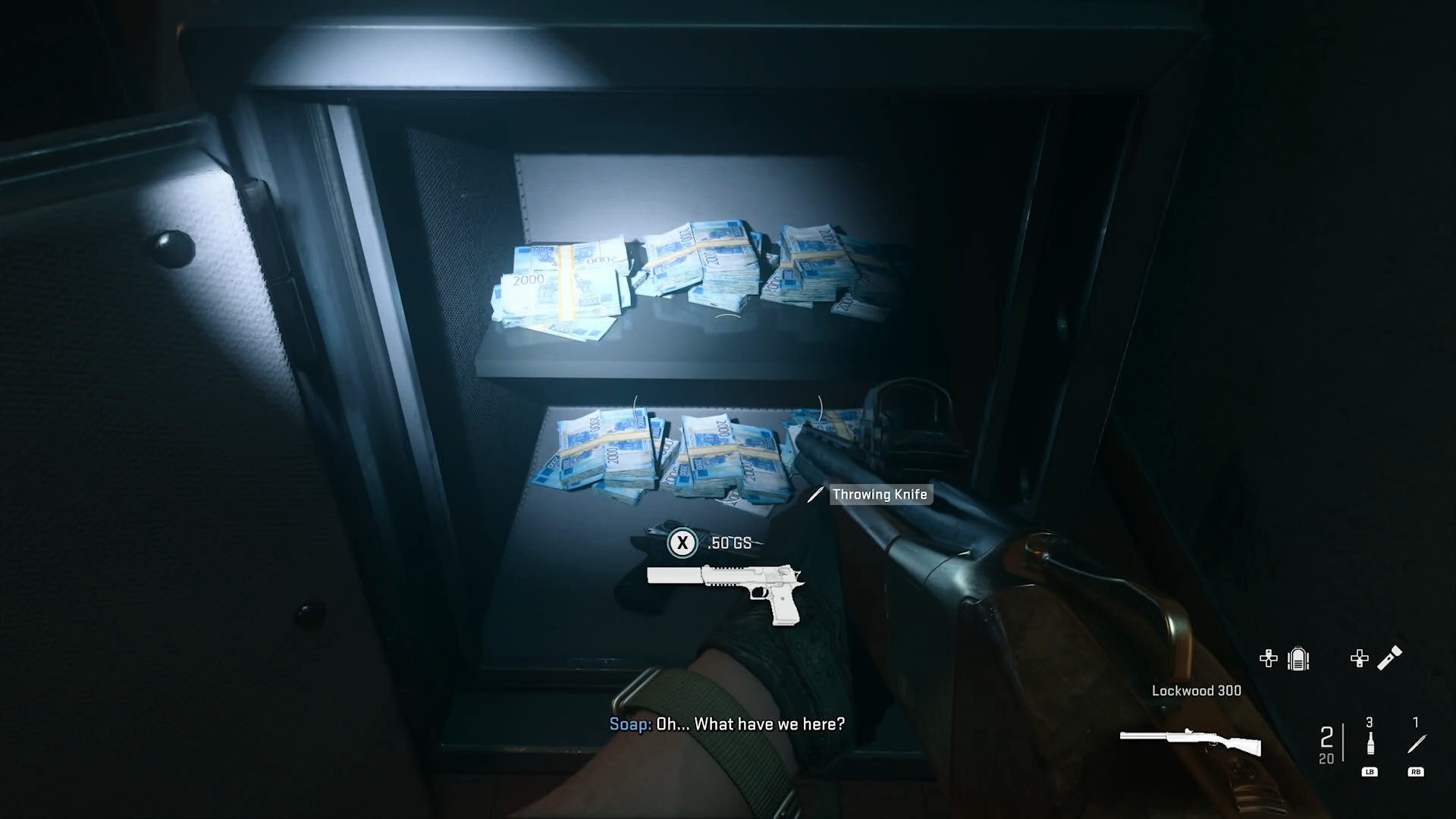Click the Throwing Knife name tag
This screenshot has height=819, width=1456.
click(x=880, y=494)
